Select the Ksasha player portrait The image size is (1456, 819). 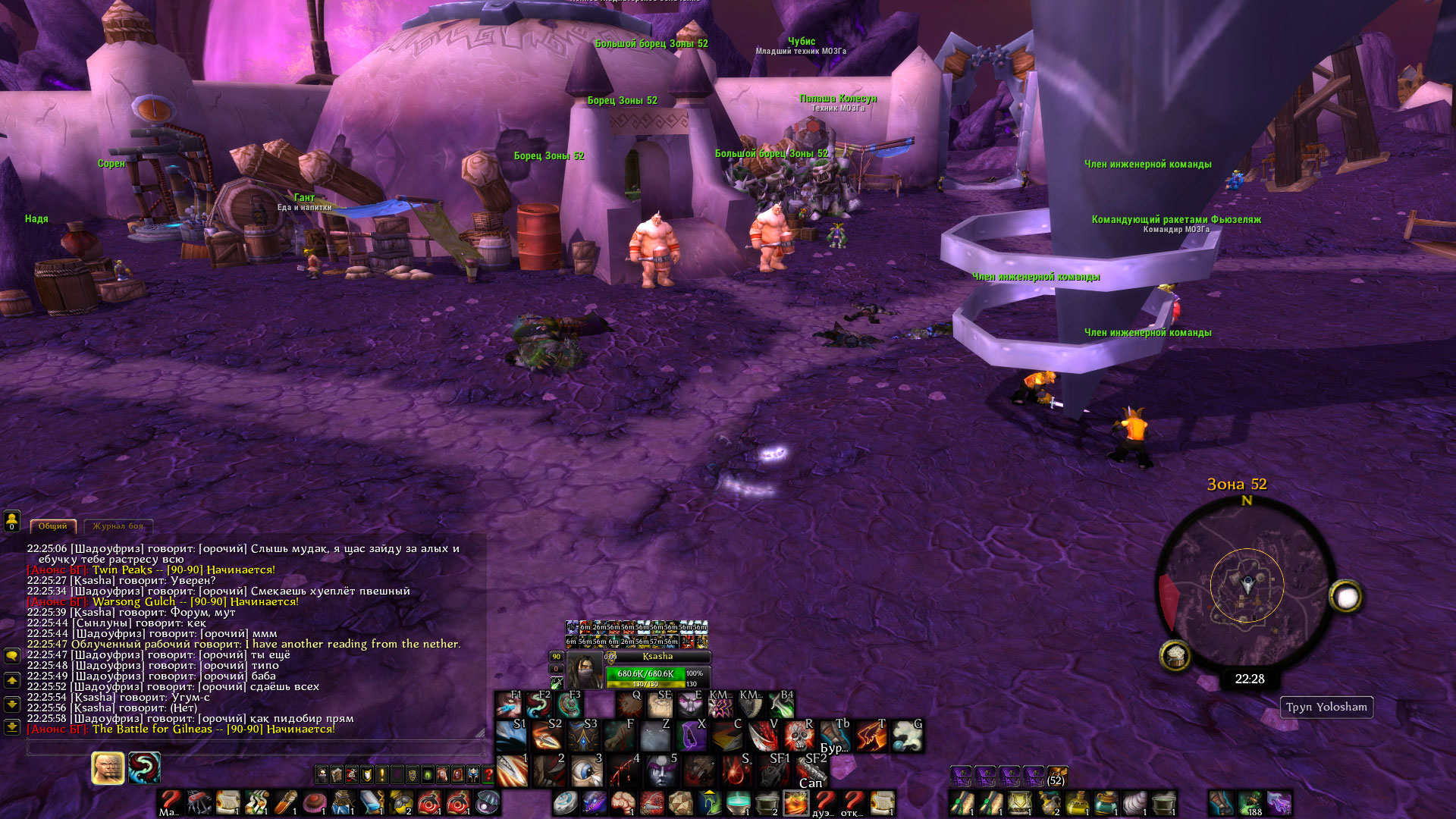pyautogui.click(x=585, y=670)
